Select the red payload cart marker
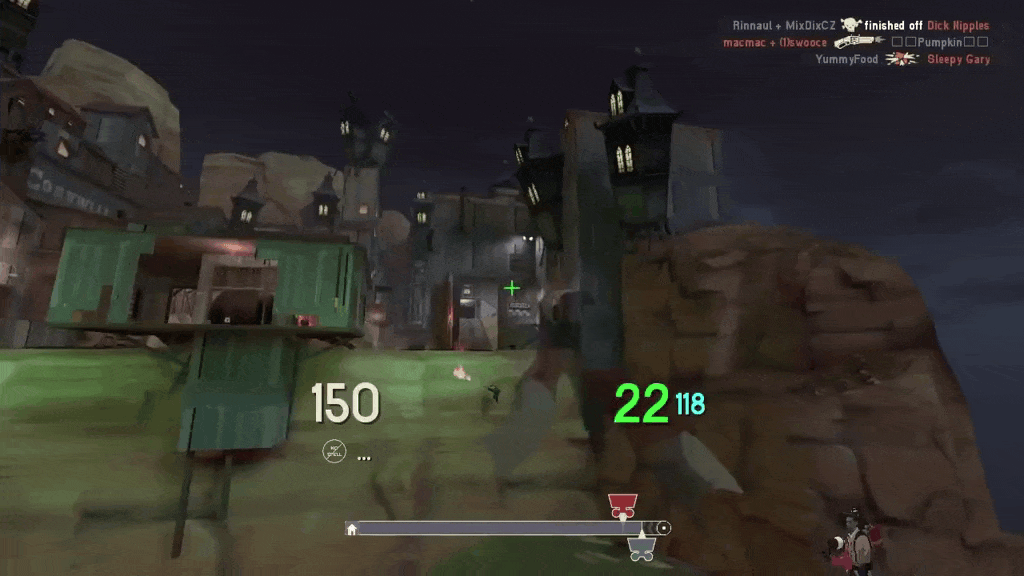The width and height of the screenshot is (1024, 576). point(622,505)
